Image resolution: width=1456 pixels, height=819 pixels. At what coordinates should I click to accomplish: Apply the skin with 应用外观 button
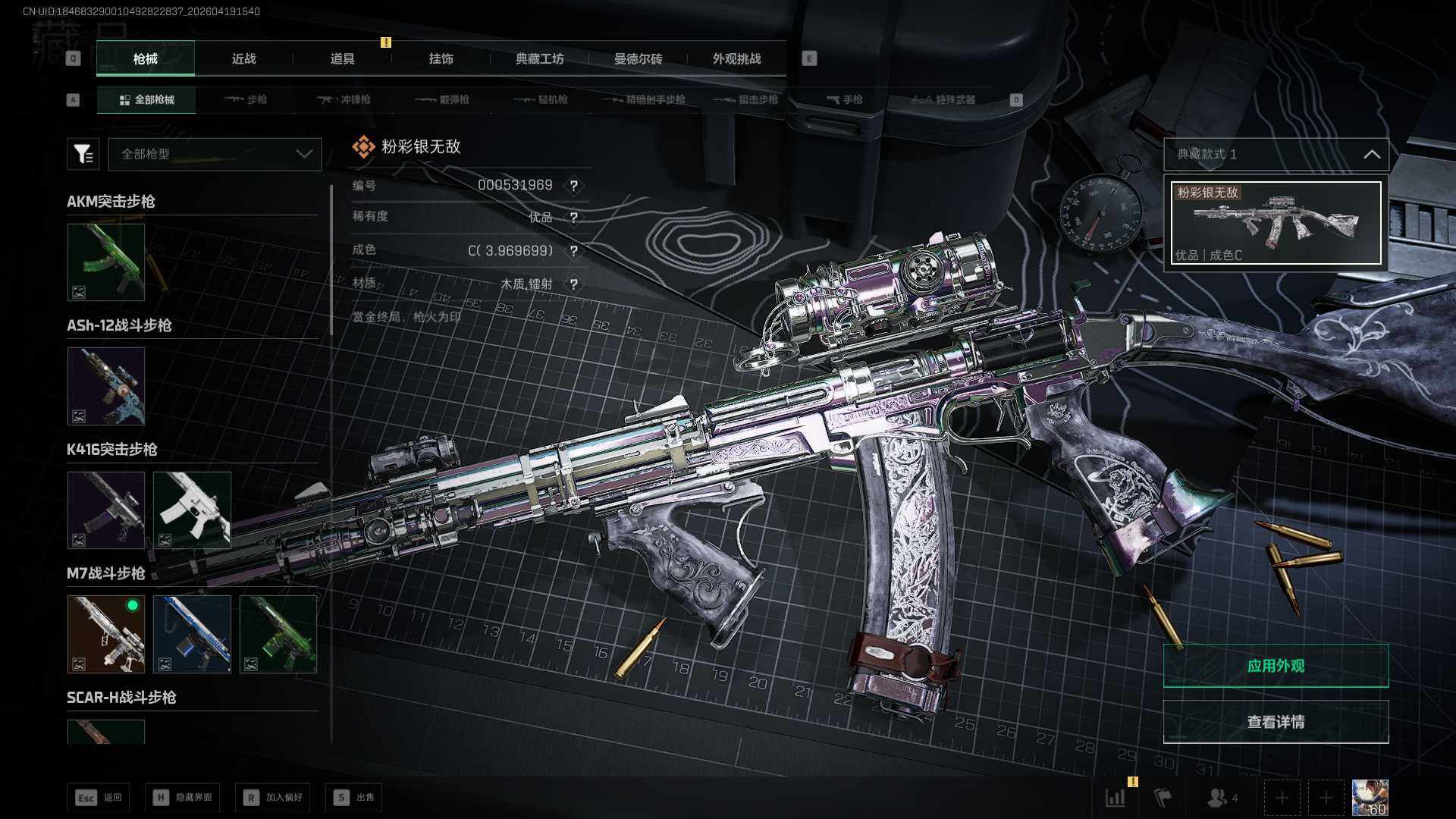click(x=1276, y=666)
